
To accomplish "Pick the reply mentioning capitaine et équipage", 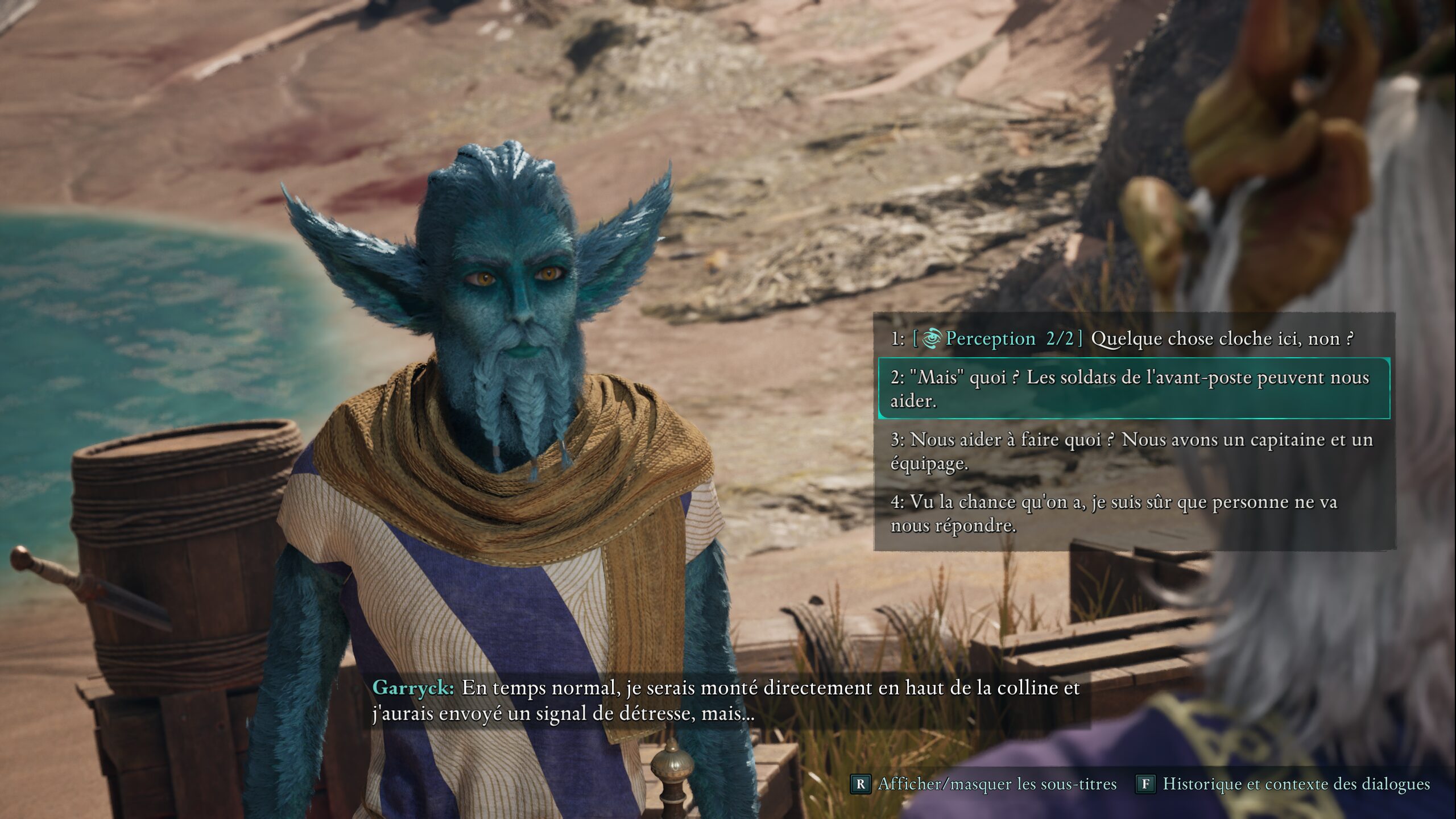I will pos(1132,451).
